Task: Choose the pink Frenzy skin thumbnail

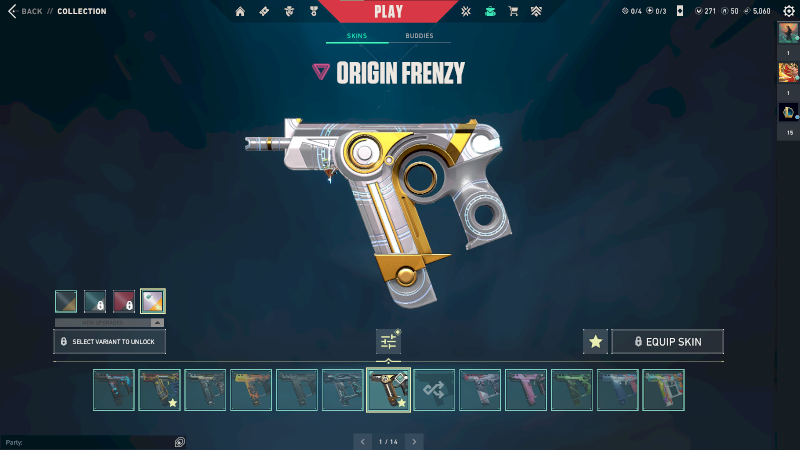Action: (x=526, y=390)
